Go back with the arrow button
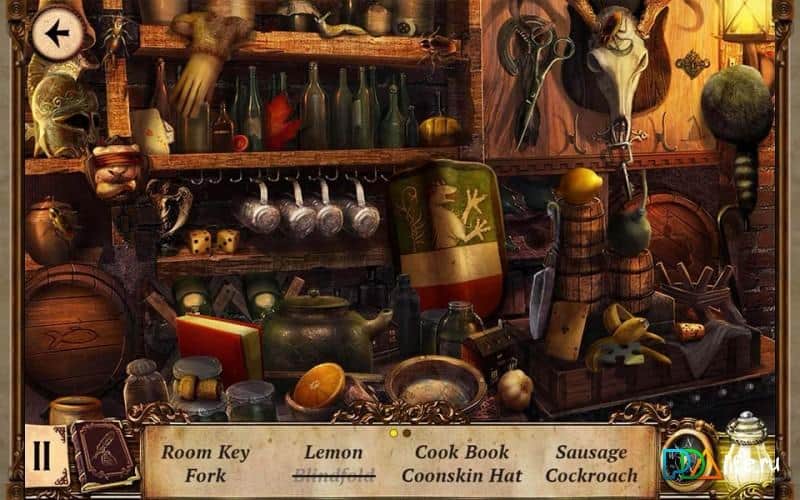This screenshot has height=500, width=800. pos(57,34)
